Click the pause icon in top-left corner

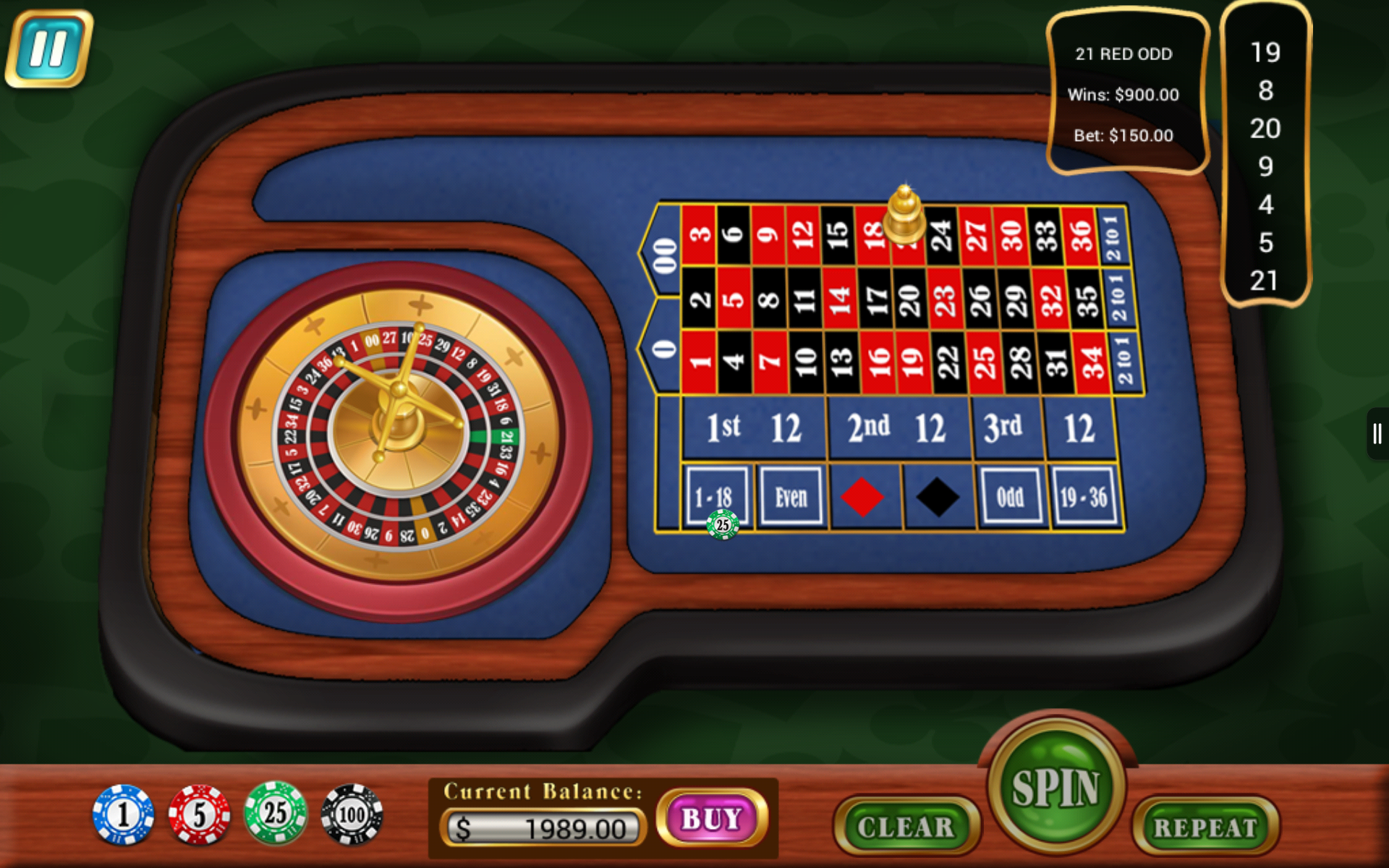[x=49, y=48]
